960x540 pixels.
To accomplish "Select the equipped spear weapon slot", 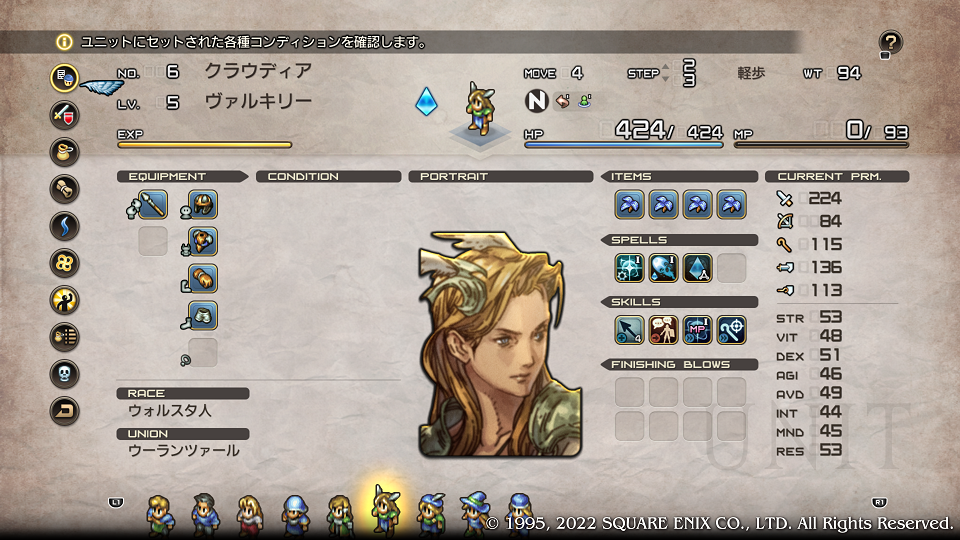I will 152,205.
